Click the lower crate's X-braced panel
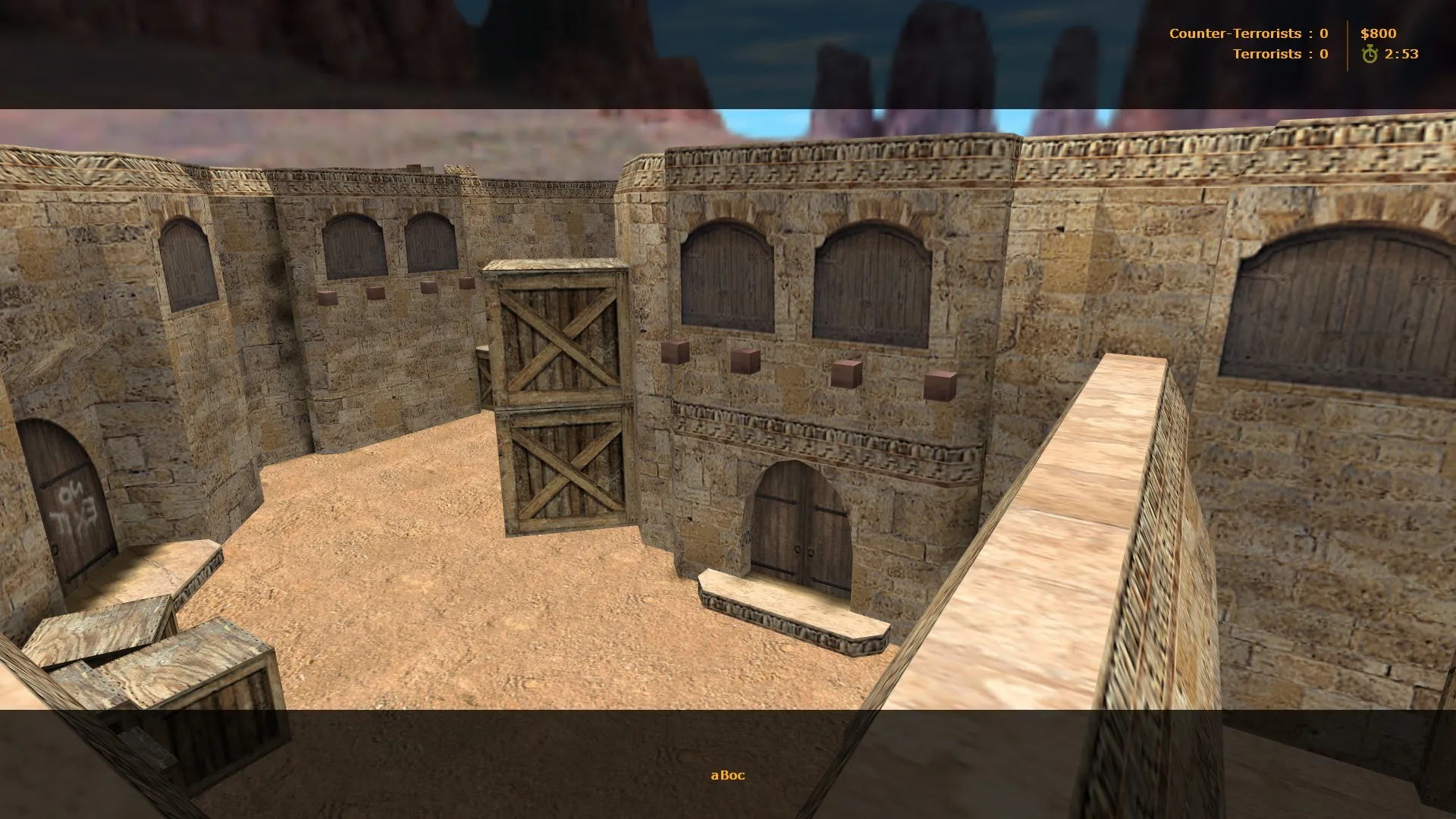The height and width of the screenshot is (819, 1456). point(565,470)
